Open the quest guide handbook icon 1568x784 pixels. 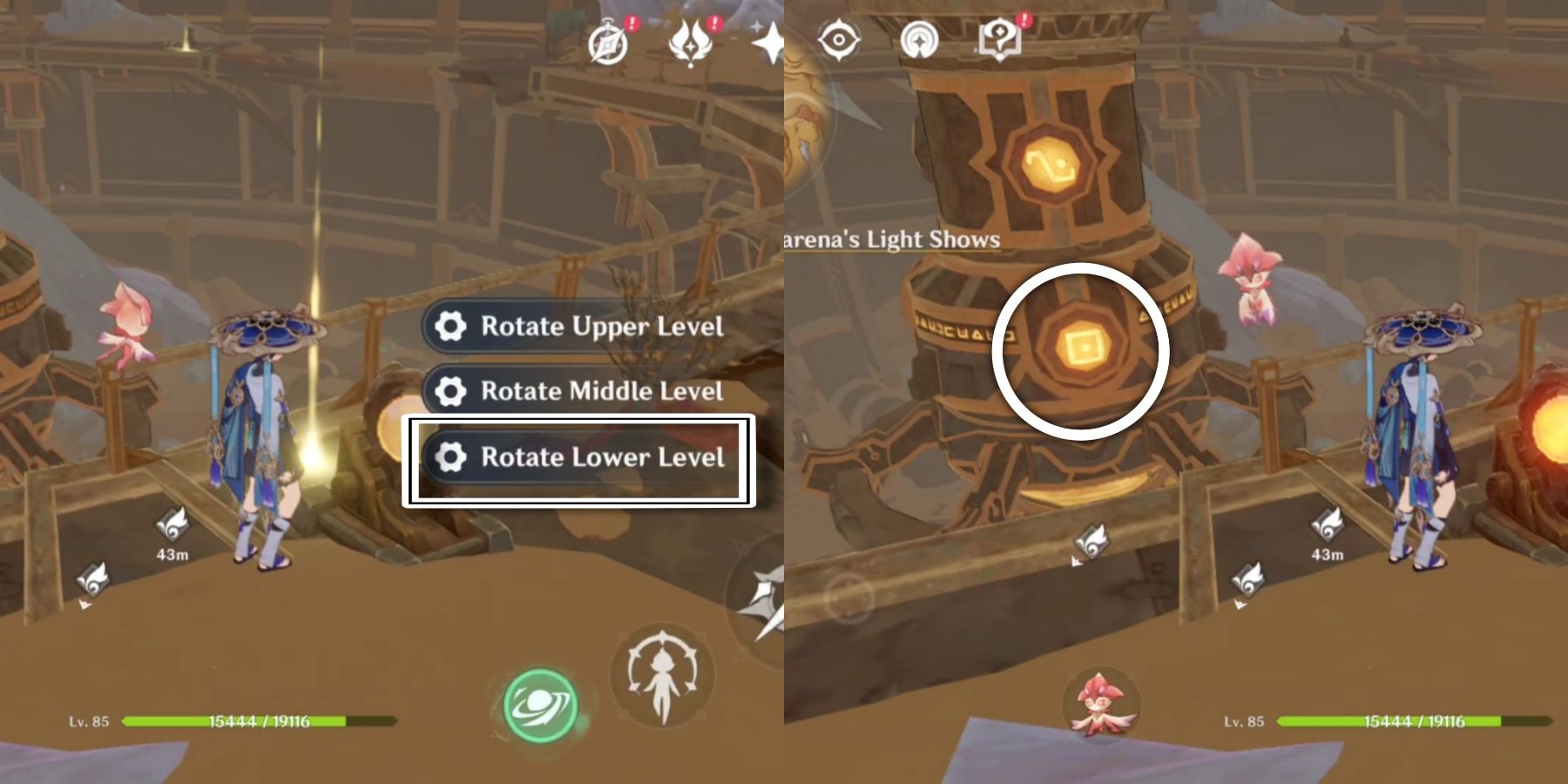tap(1000, 39)
